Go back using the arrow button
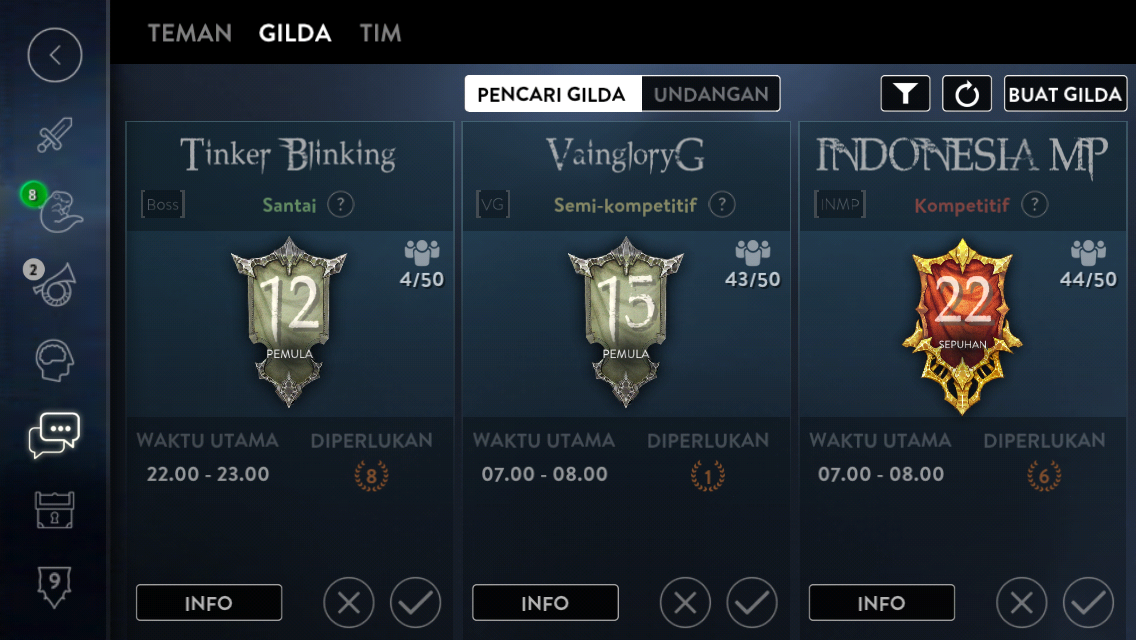This screenshot has height=640, width=1136. pyautogui.click(x=55, y=56)
